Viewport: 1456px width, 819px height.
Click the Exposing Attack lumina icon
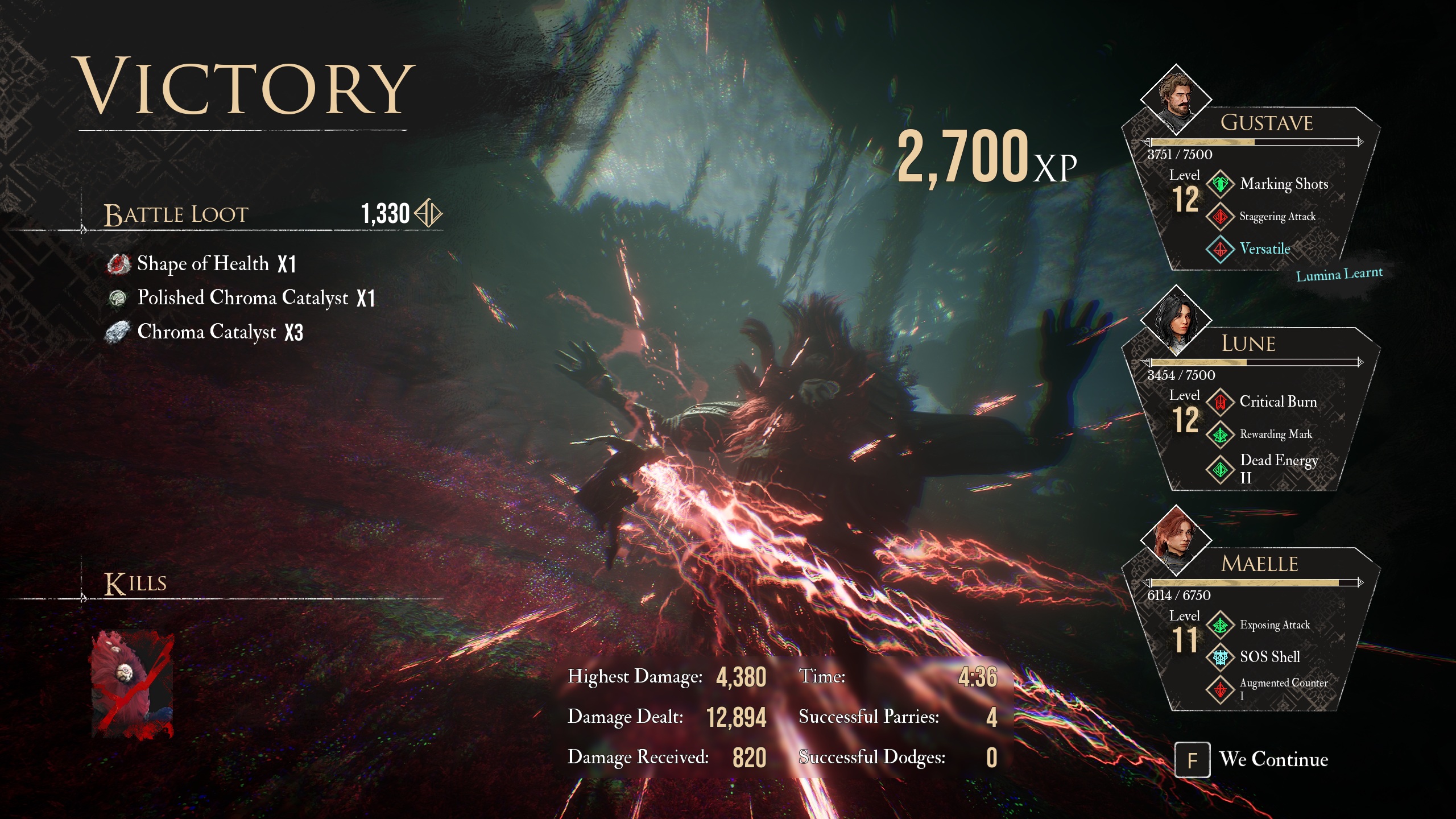coord(1220,625)
